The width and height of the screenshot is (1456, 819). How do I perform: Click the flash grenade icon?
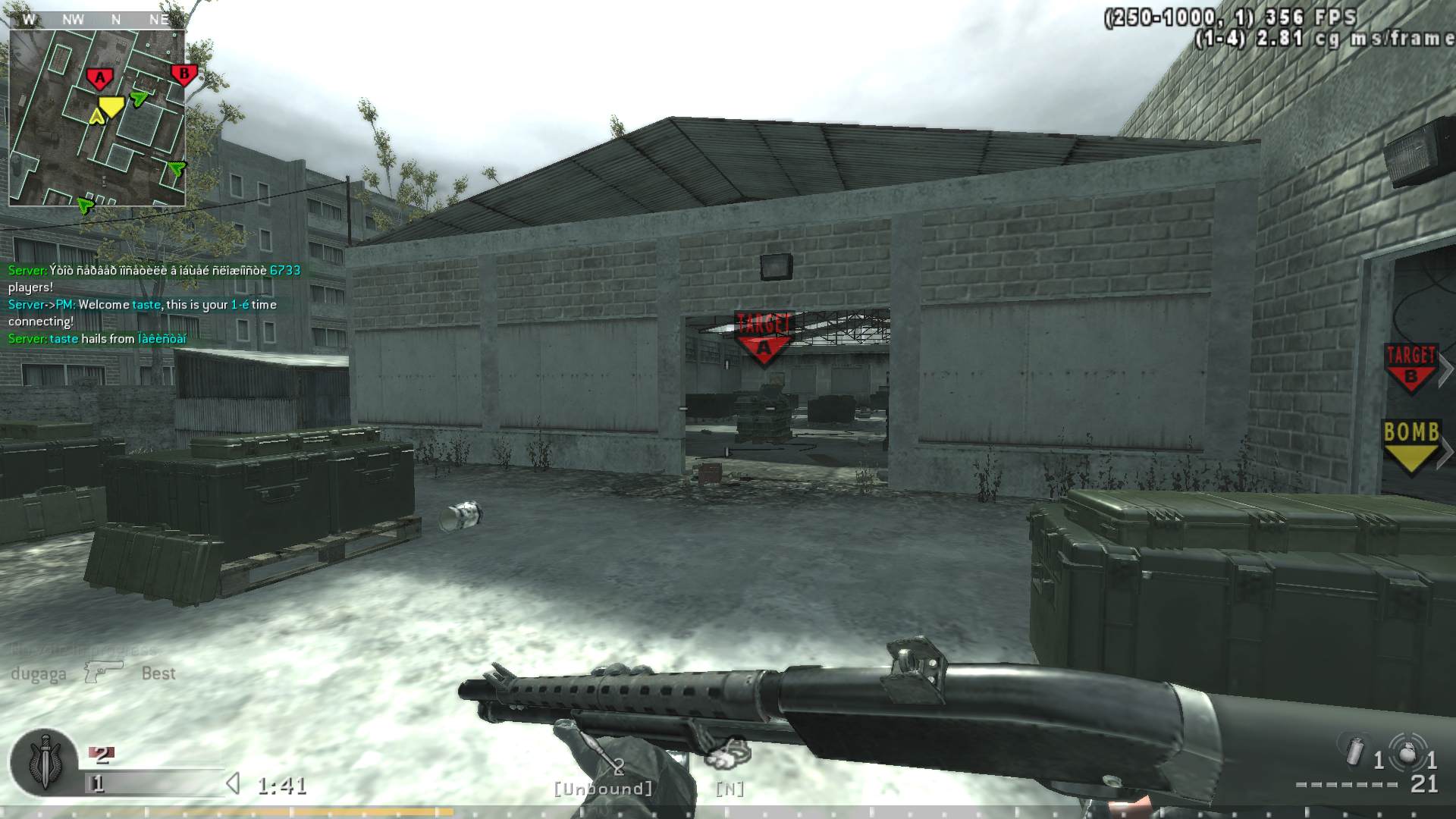pyautogui.click(x=1354, y=751)
